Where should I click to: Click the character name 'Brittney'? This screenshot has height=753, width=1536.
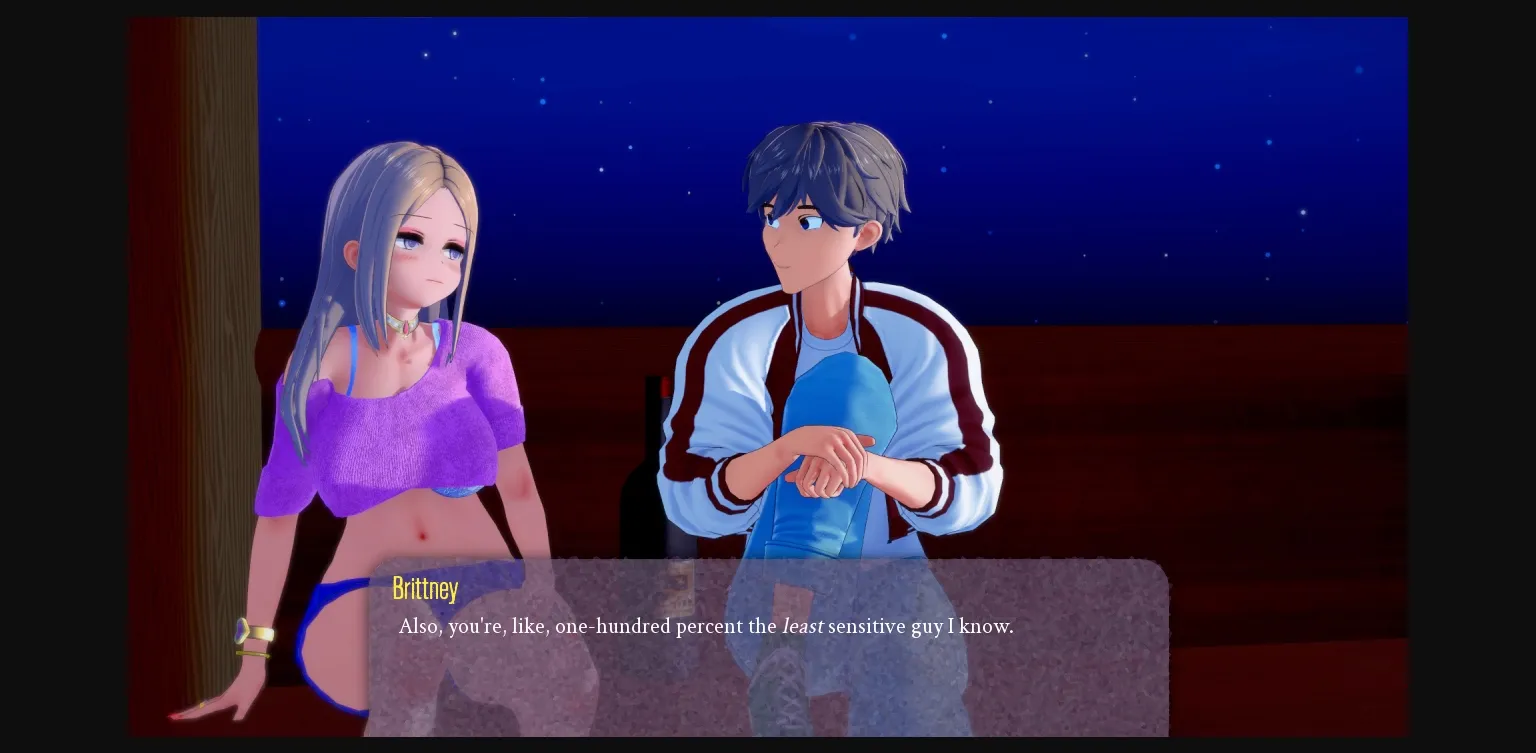(425, 588)
